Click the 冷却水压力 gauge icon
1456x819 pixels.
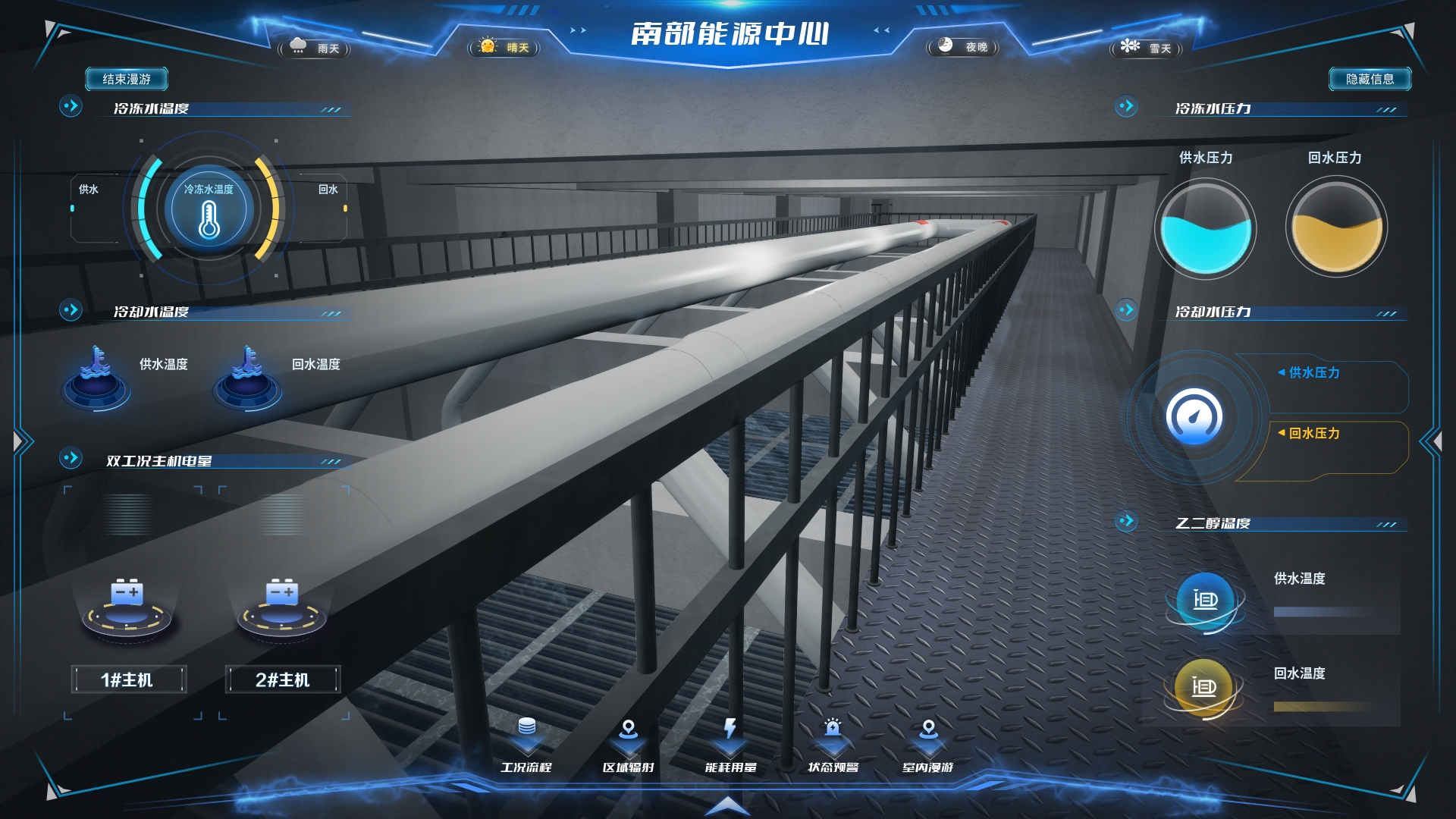click(x=1194, y=416)
